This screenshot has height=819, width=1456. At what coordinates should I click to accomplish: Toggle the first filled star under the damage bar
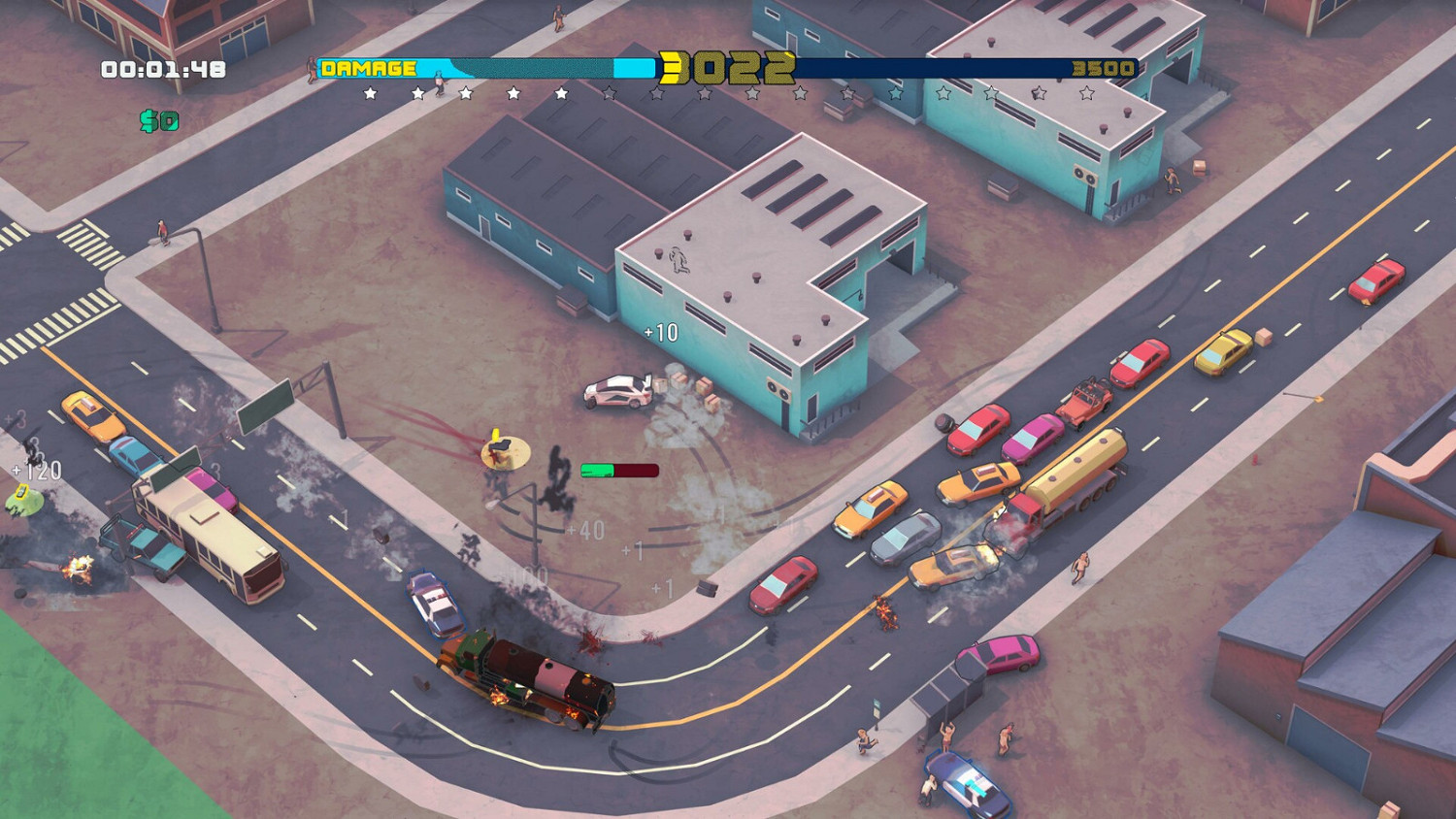[370, 92]
